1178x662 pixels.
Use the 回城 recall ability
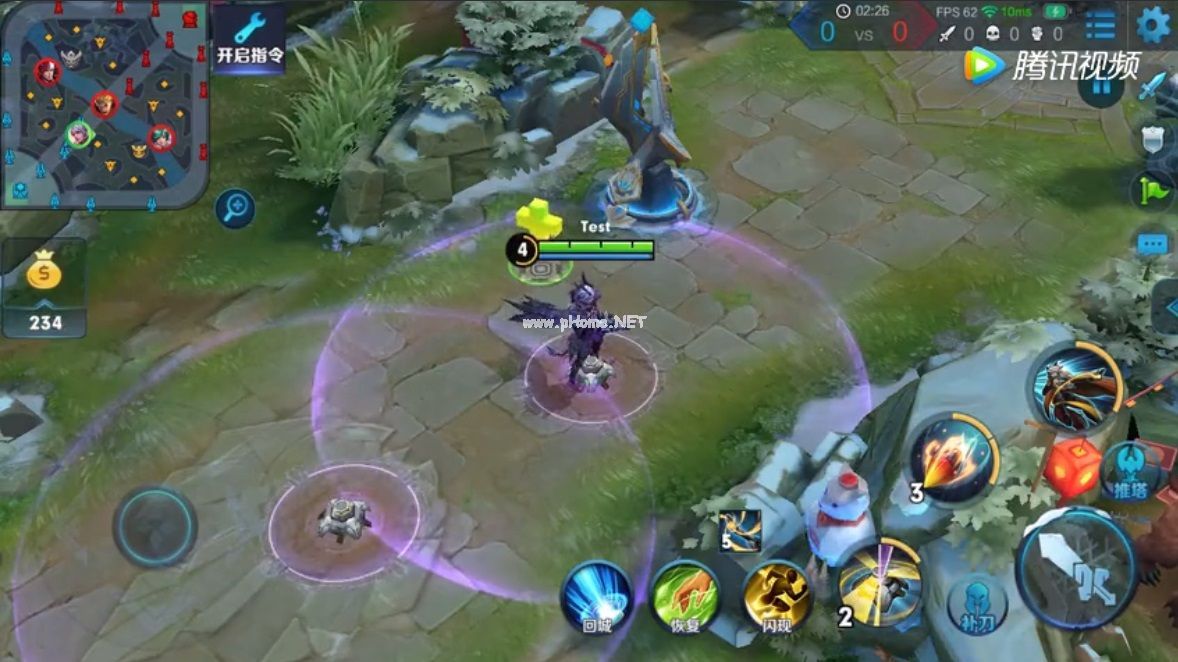coord(596,597)
